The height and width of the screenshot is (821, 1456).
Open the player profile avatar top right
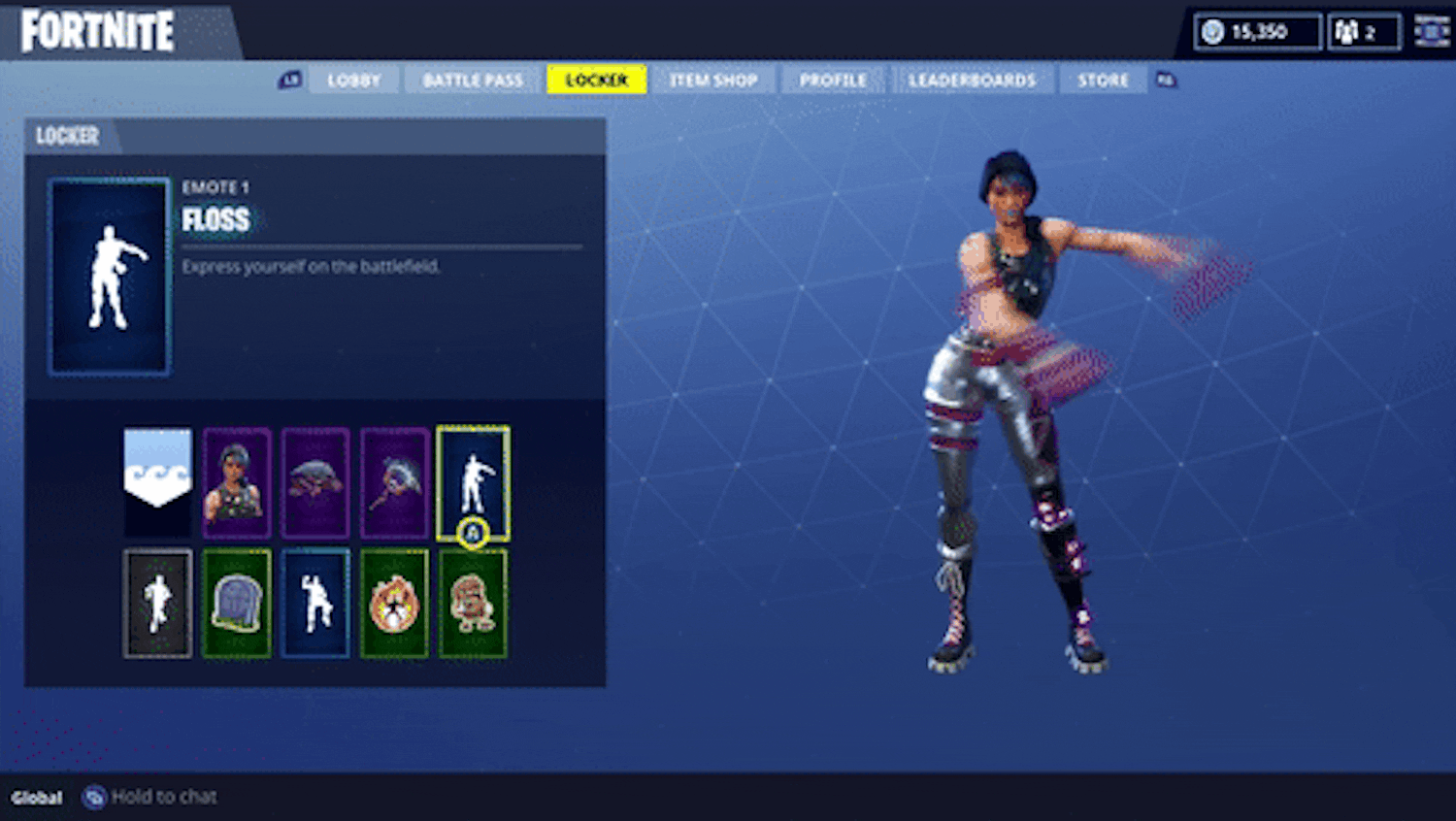click(x=1429, y=30)
